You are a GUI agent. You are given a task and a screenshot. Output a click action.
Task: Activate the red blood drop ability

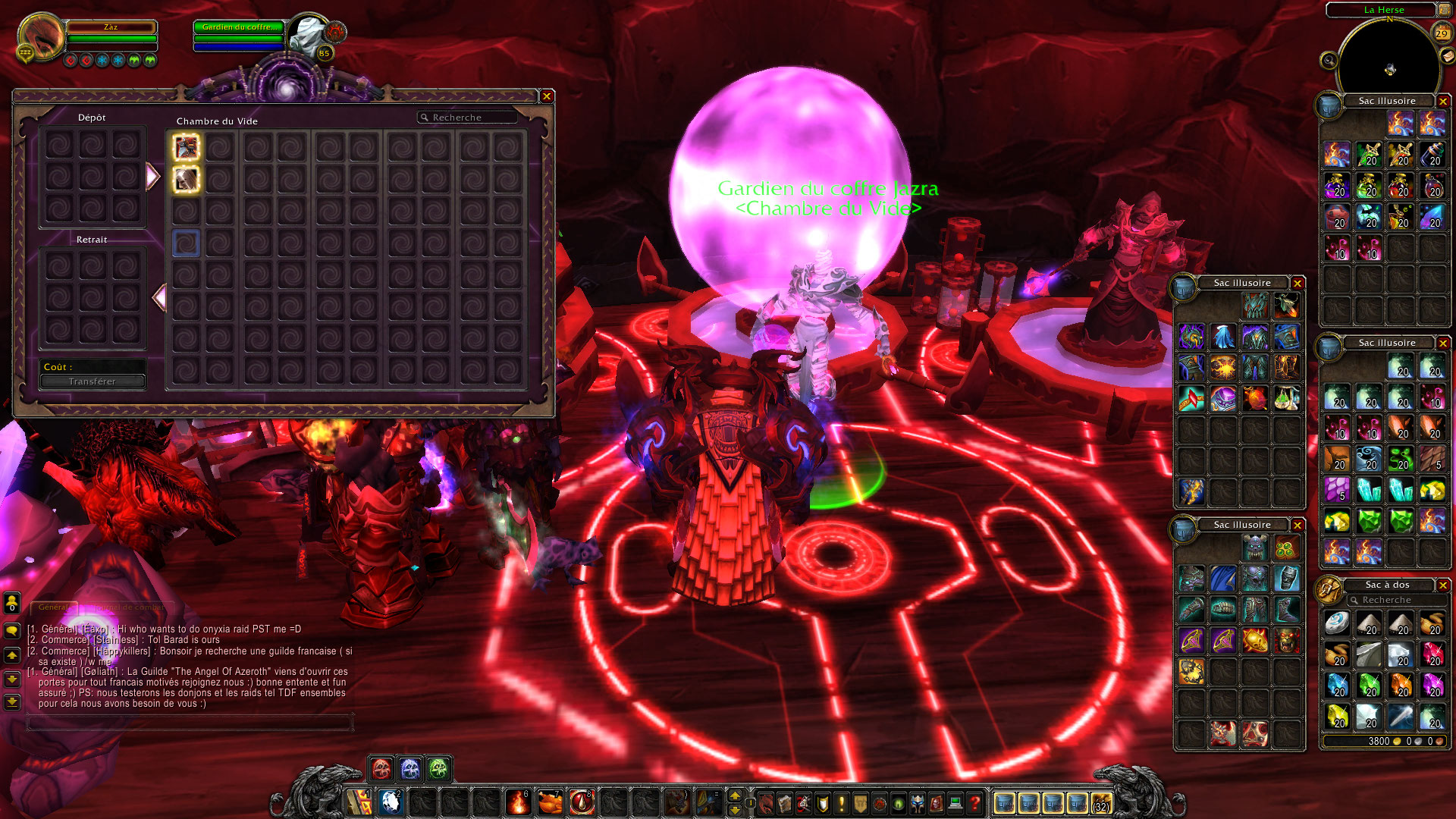(582, 802)
